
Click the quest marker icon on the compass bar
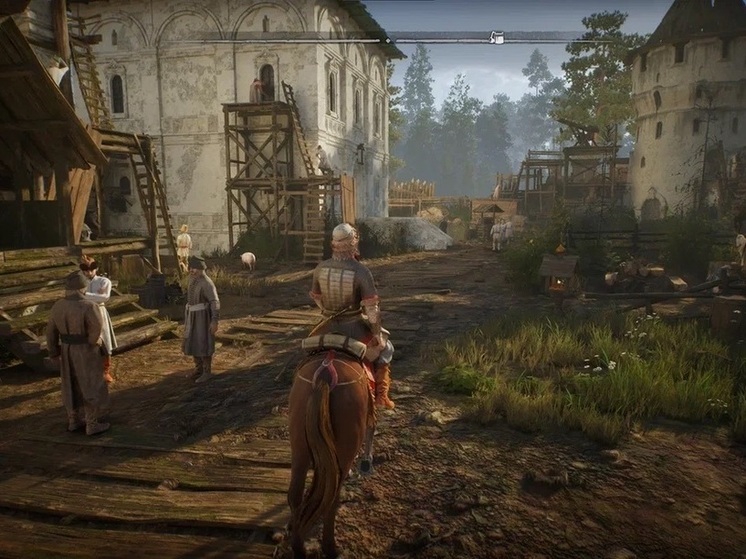496,38
